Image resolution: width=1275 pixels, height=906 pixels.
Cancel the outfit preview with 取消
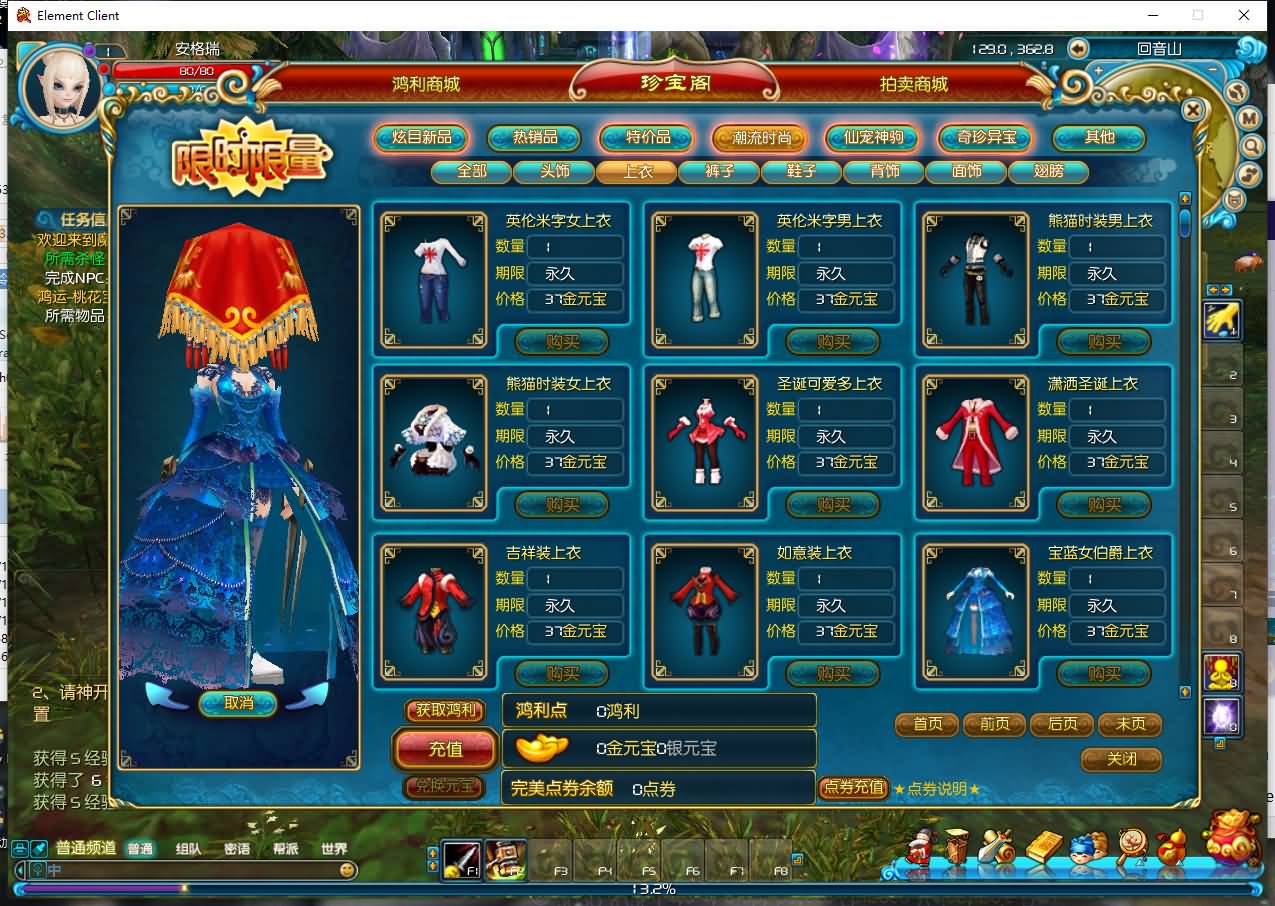(238, 703)
